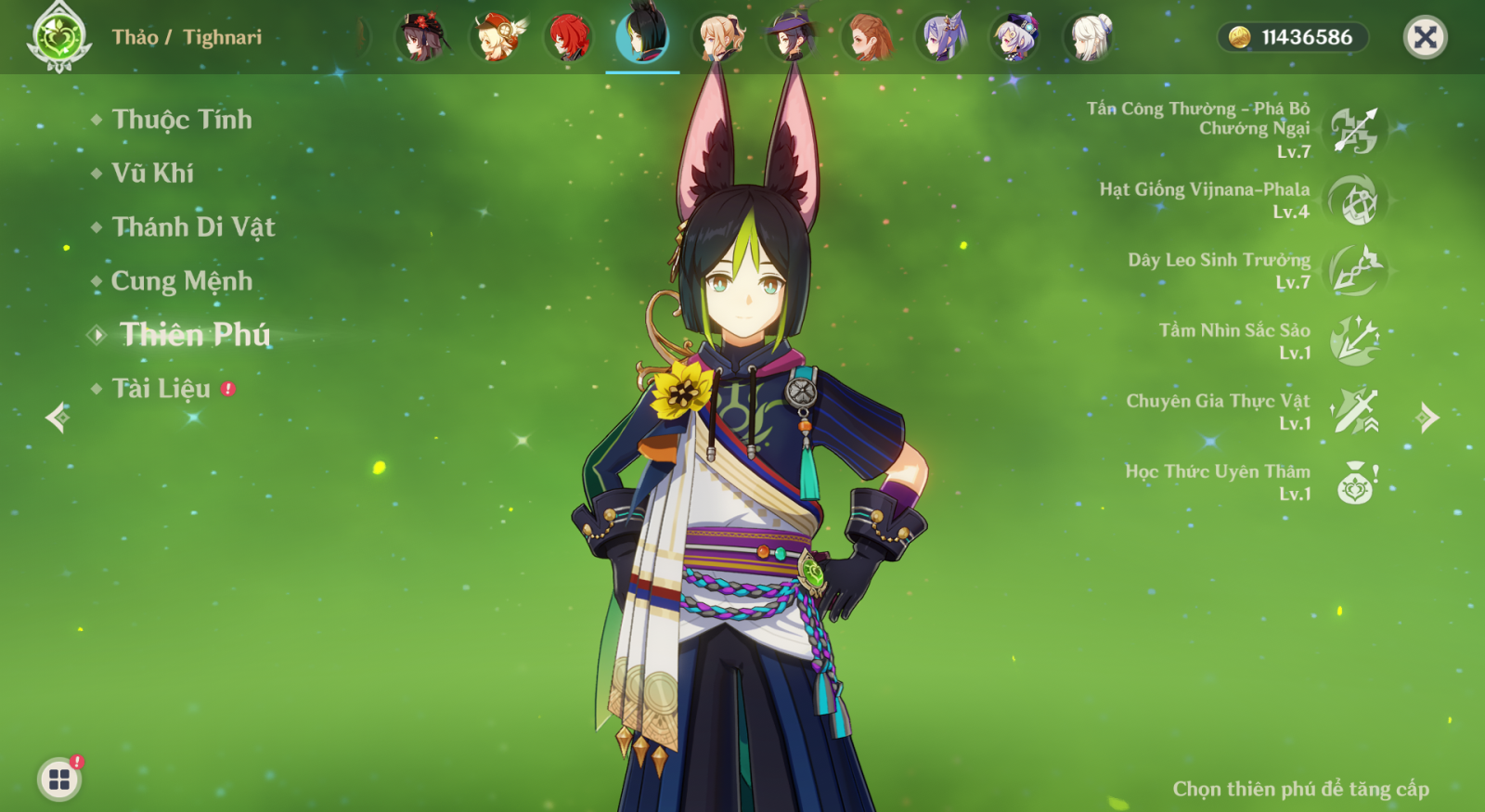This screenshot has height=812, width=1485.
Task: Select the Dây Leo Sinh Trưởng talent
Action: [1355, 271]
